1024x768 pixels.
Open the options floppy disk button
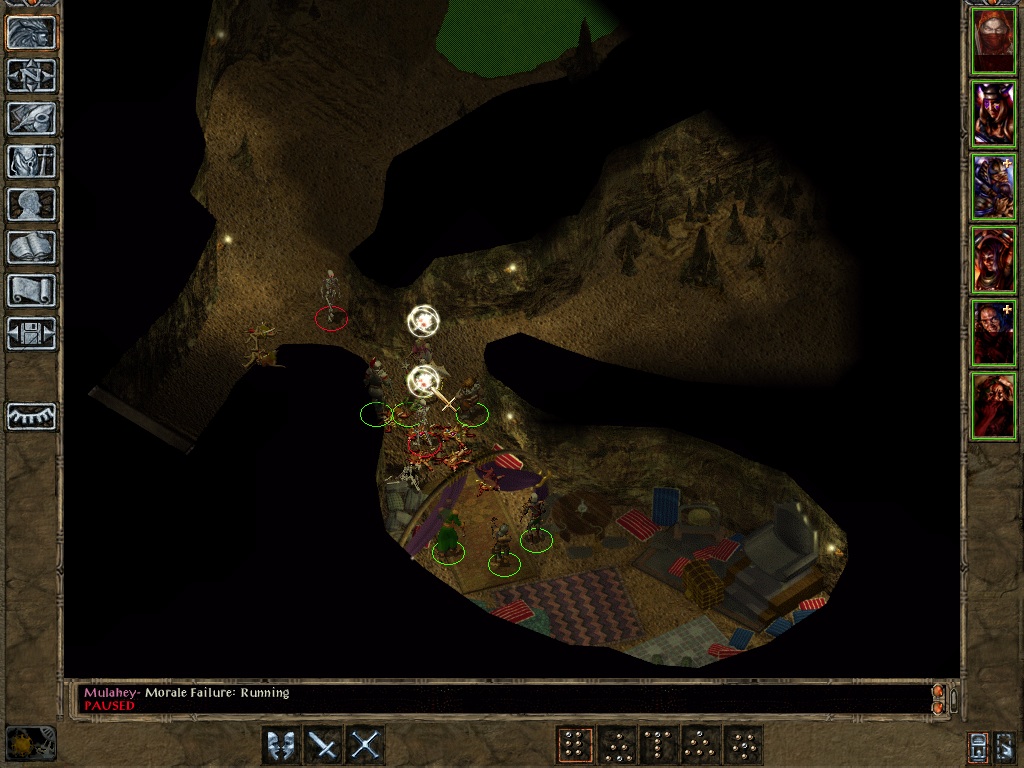[32, 333]
